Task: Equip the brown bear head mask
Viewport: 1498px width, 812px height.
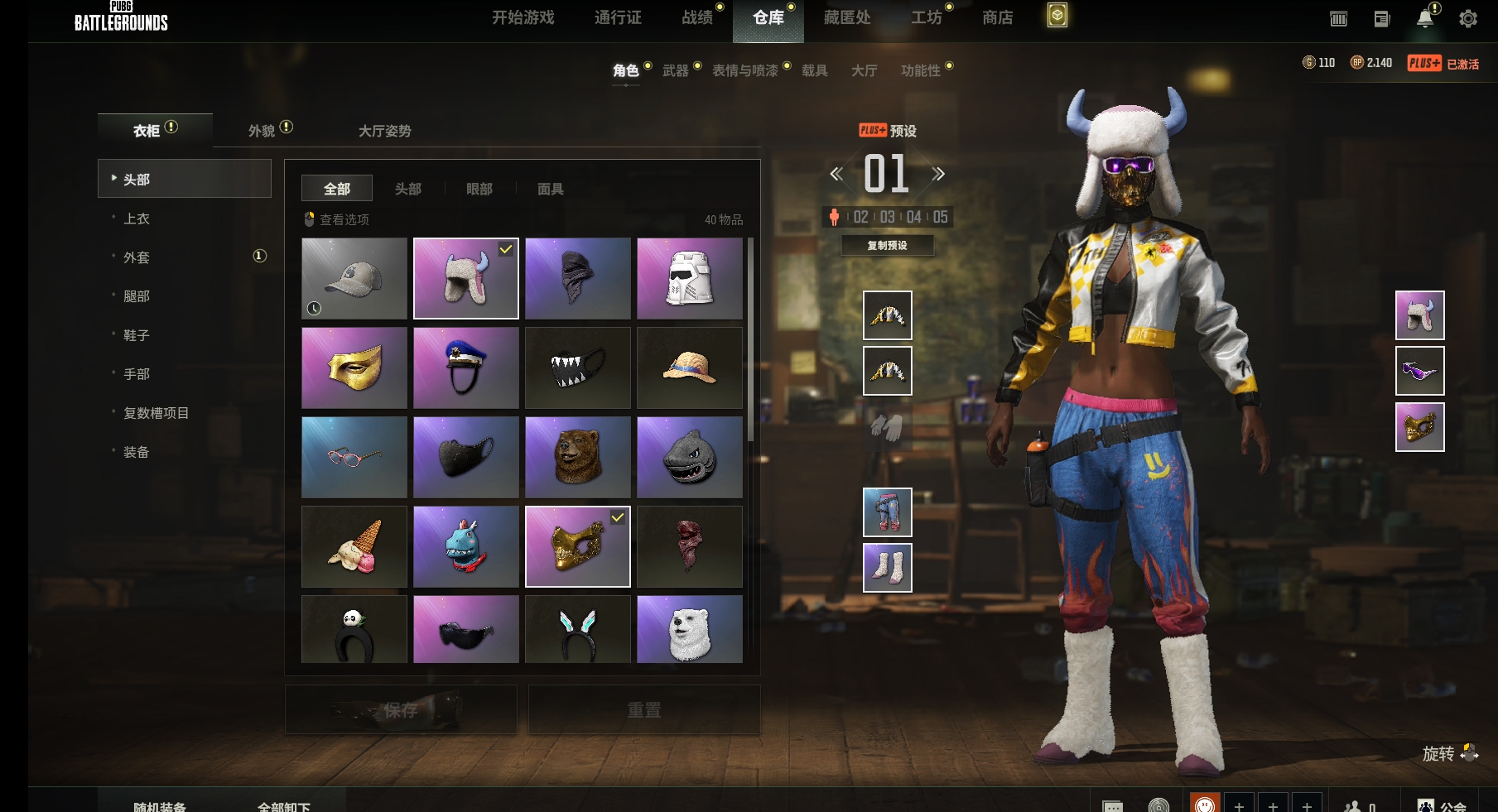Action: (x=578, y=457)
